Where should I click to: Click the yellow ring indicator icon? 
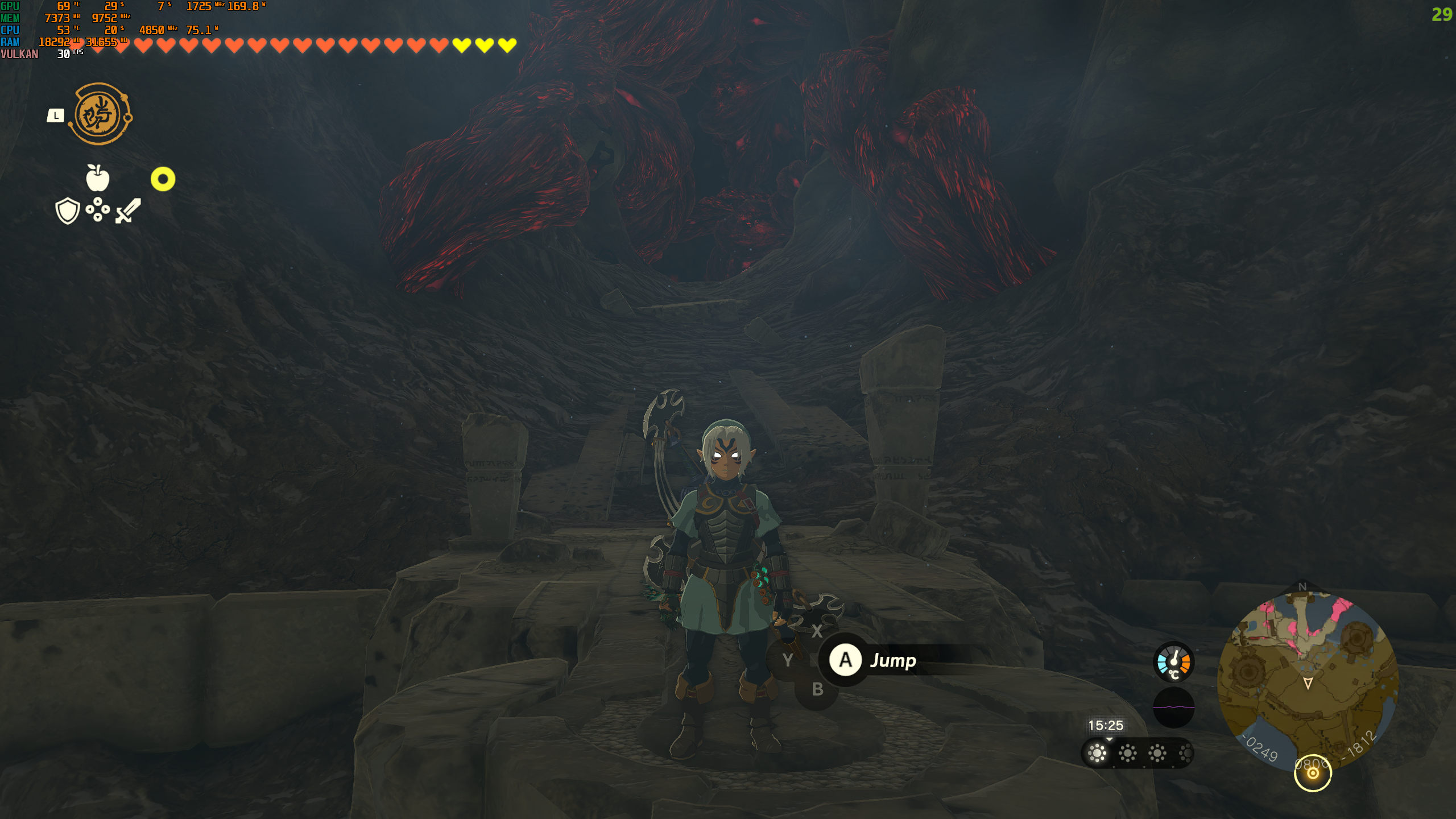pos(163,179)
